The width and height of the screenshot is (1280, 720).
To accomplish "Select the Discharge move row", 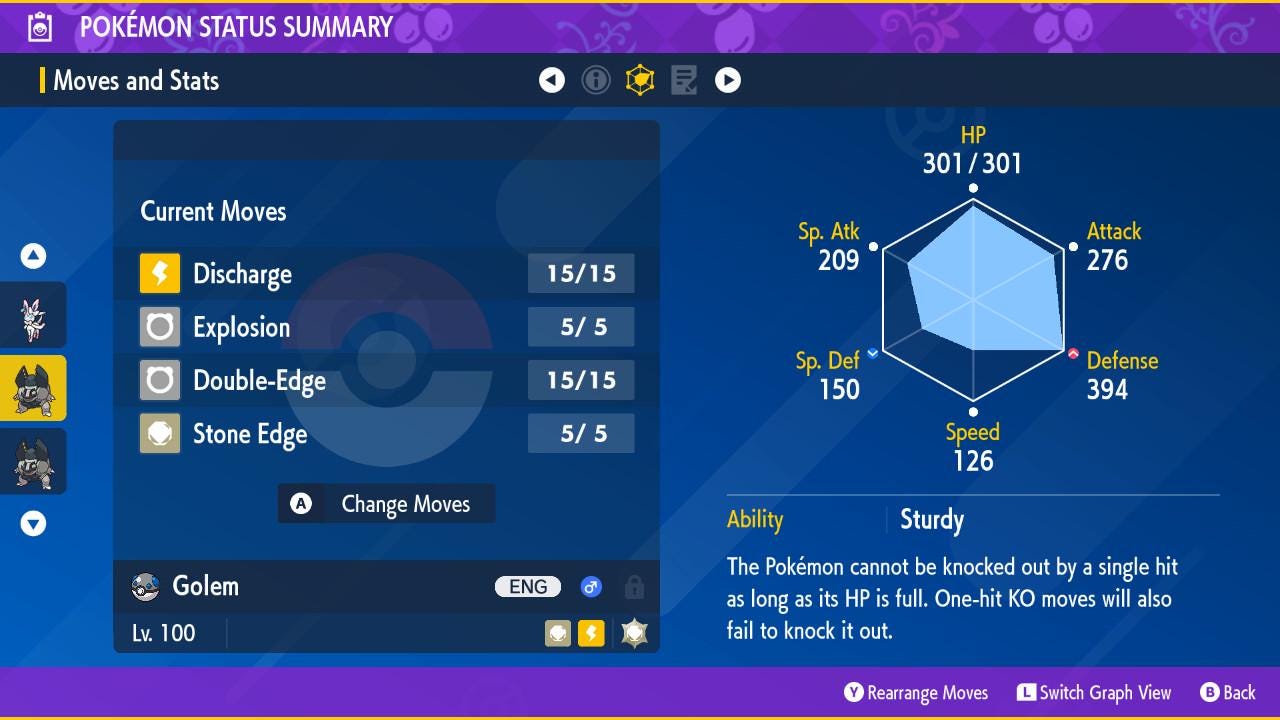I will [x=386, y=274].
